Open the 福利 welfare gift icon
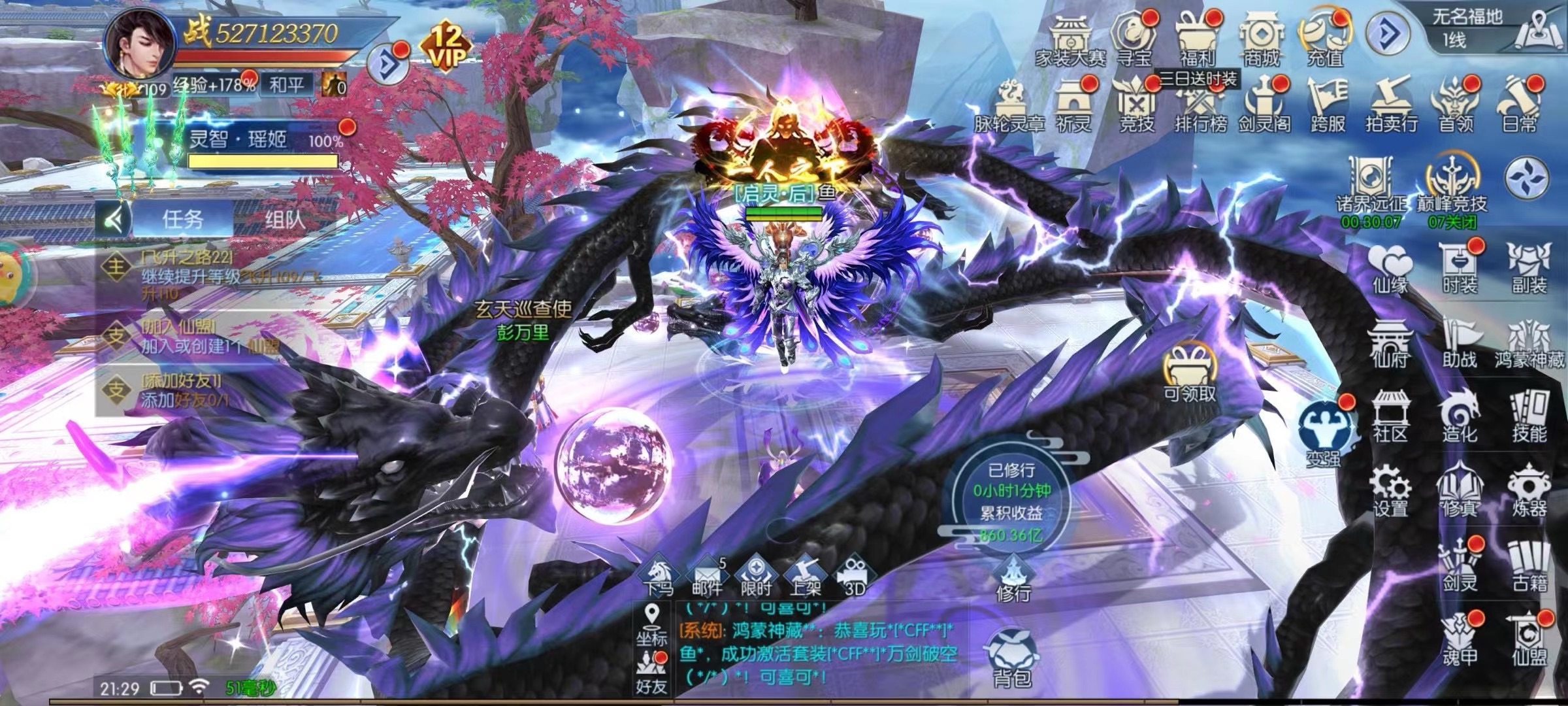Screen dimensions: 1568x706 1196,38
